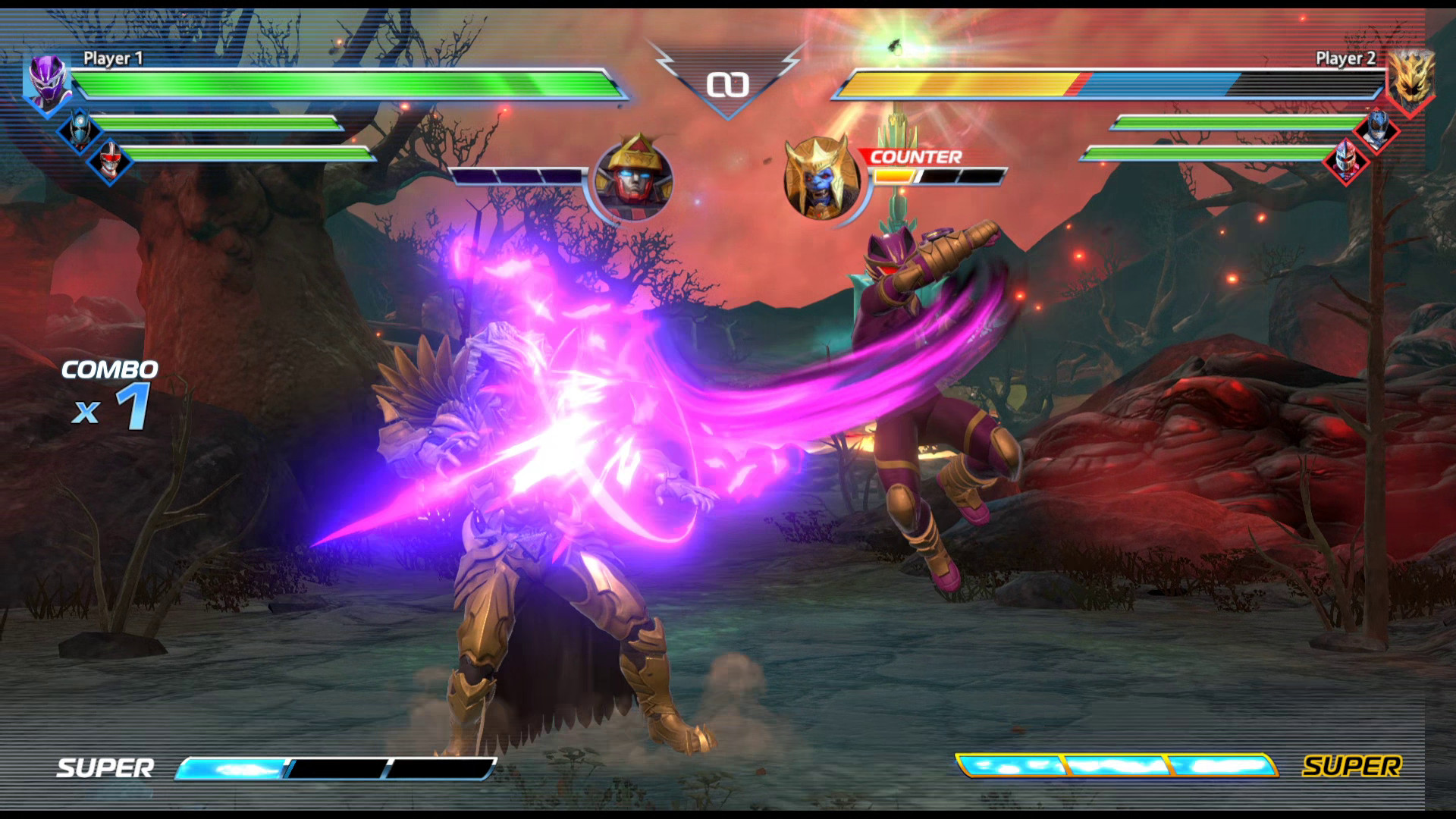This screenshot has height=819, width=1456.
Task: Toggle the infinity timer symbol at top center
Action: tap(730, 83)
